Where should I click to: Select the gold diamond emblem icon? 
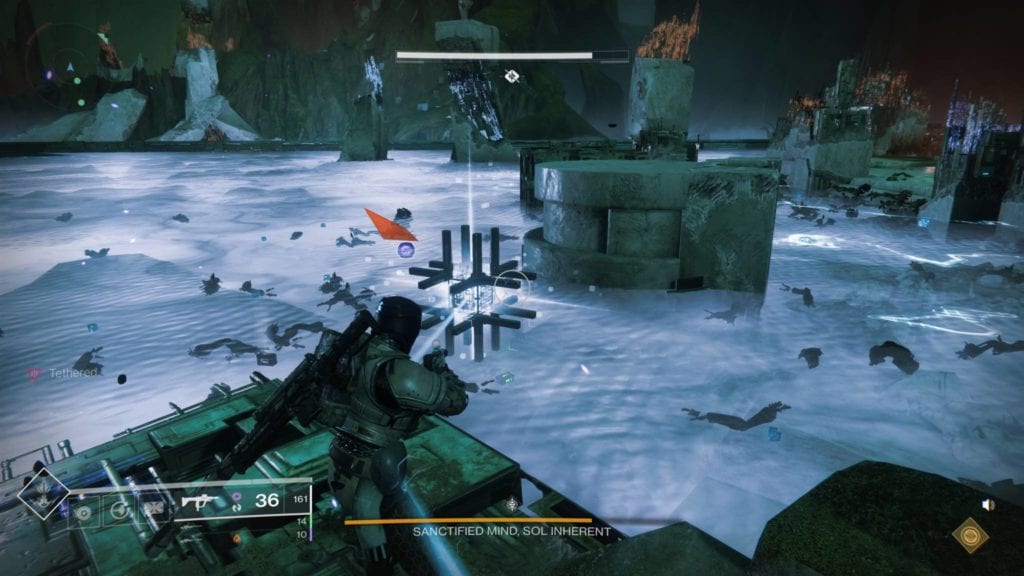click(968, 537)
